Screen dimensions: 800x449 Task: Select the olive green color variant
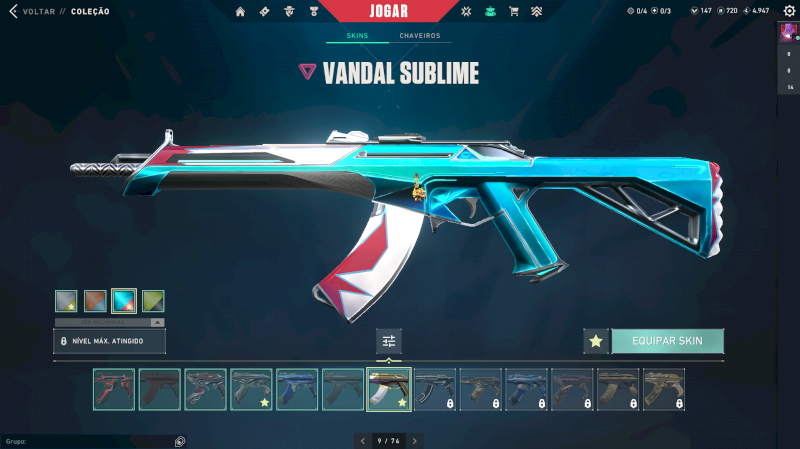click(153, 301)
